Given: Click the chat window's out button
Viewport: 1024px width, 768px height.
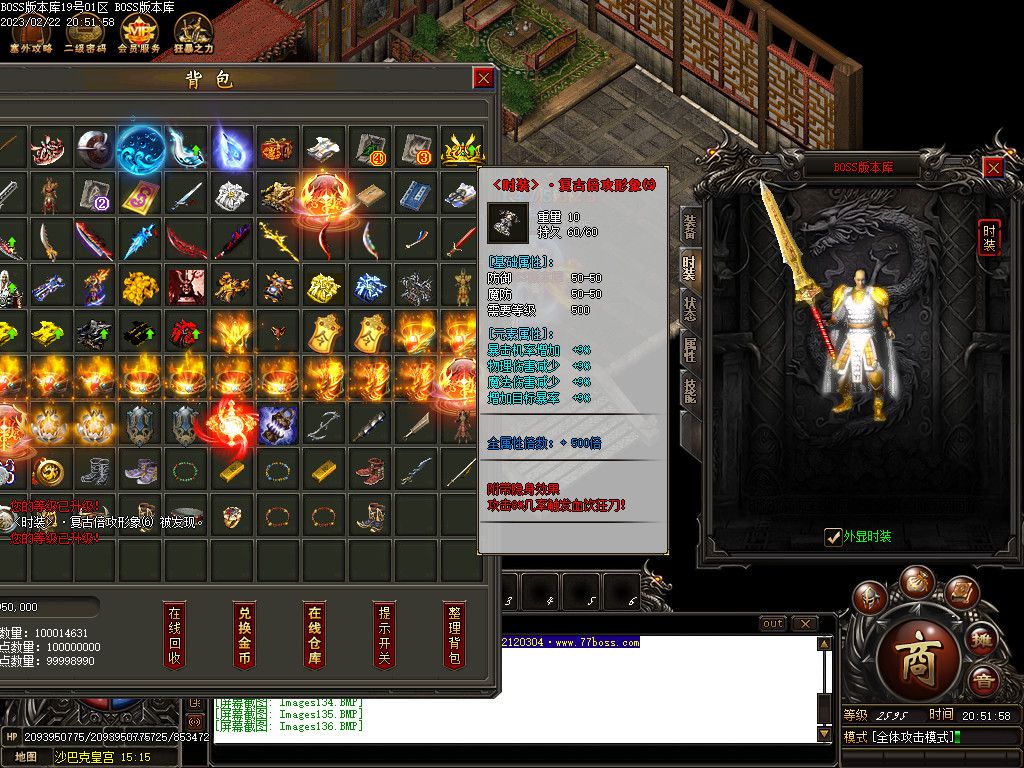Looking at the screenshot, I should pyautogui.click(x=773, y=624).
